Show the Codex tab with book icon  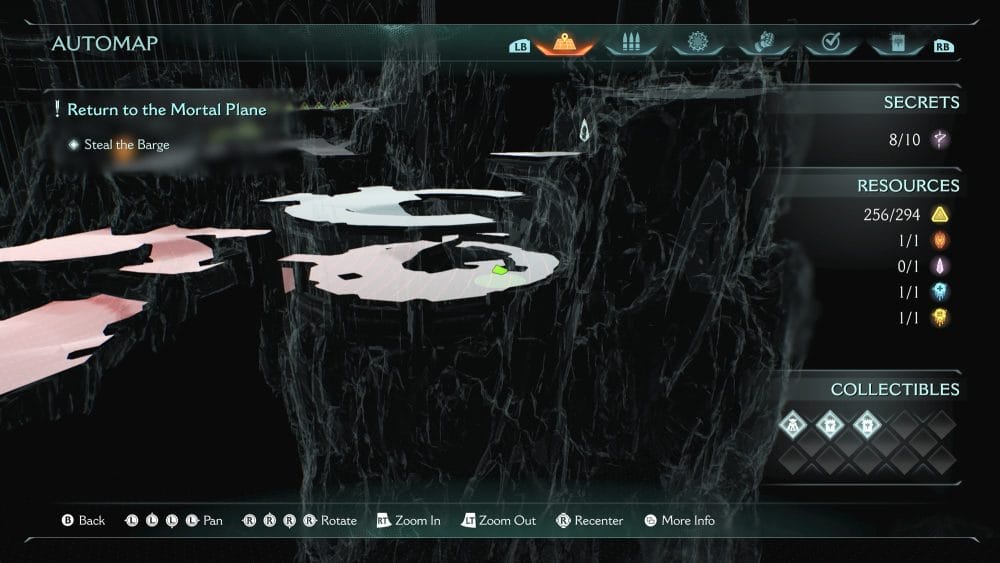(x=896, y=44)
